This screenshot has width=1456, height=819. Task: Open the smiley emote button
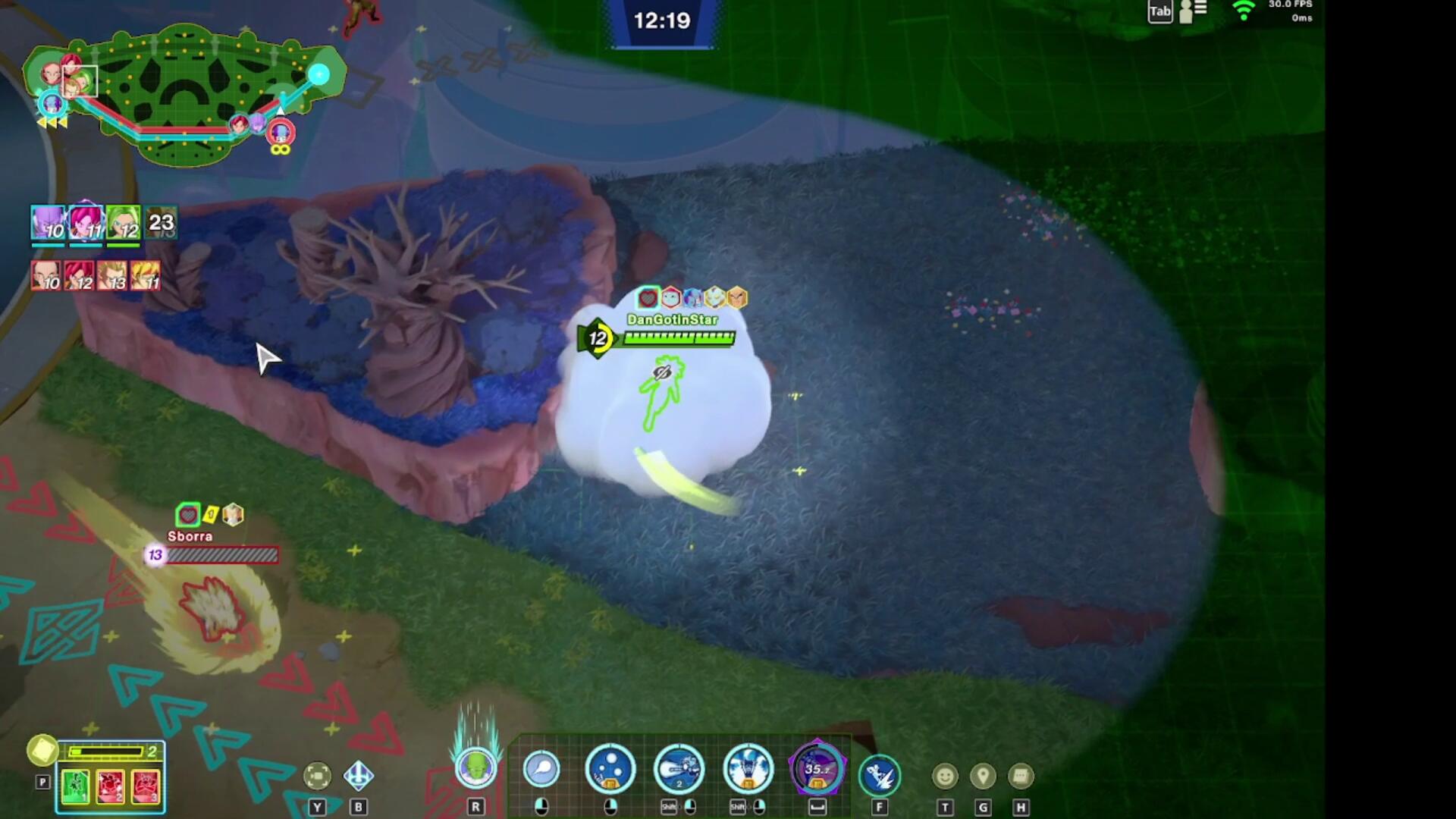[x=945, y=776]
